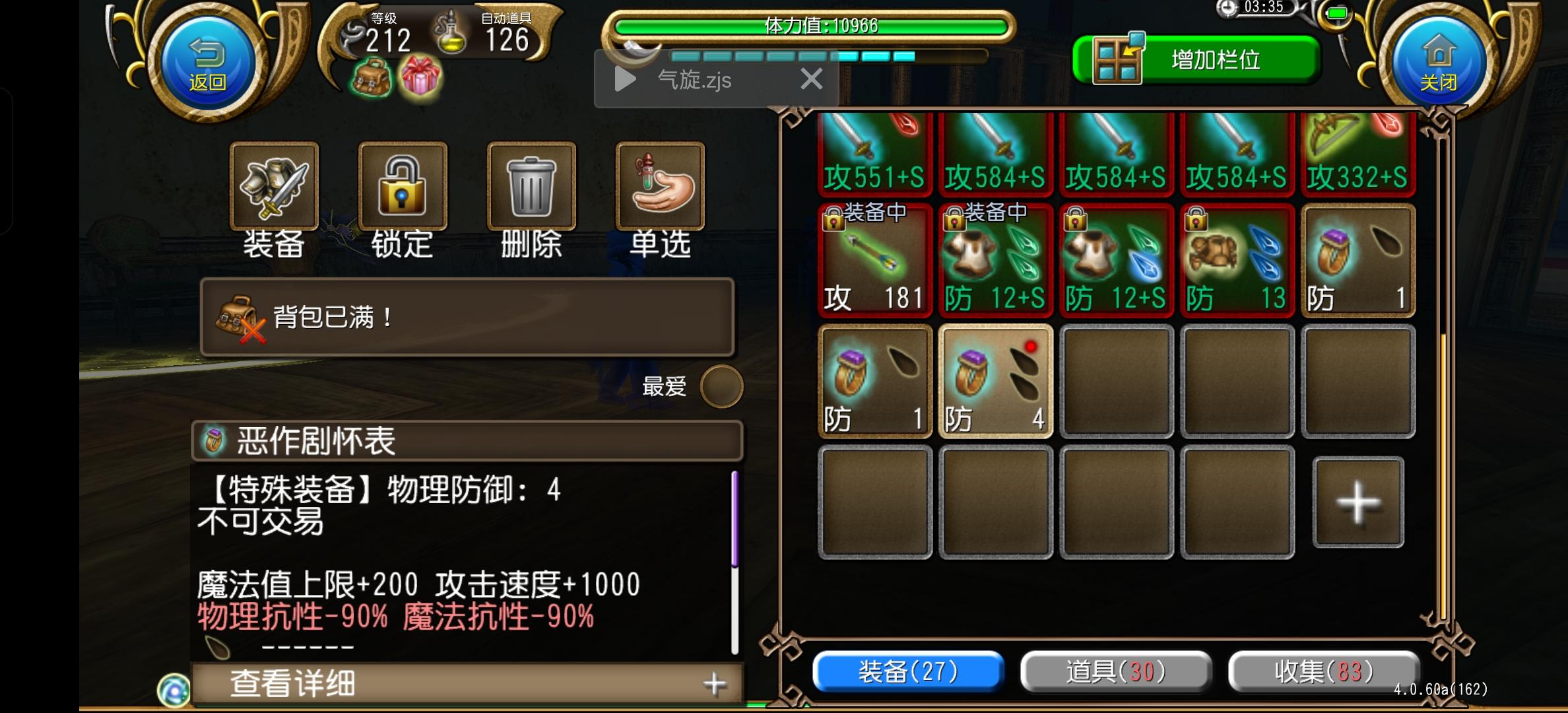Switch to the 道具(30) tab

(x=1115, y=671)
